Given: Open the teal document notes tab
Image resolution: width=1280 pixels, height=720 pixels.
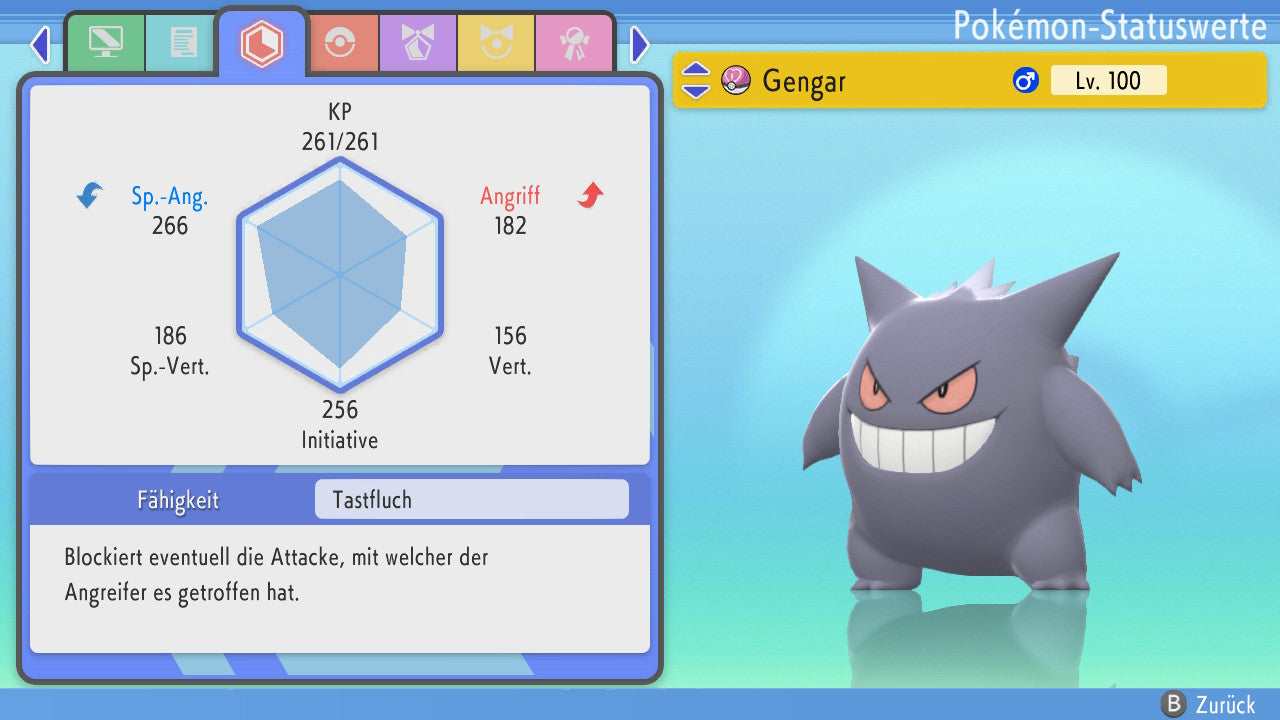Looking at the screenshot, I should coord(183,43).
